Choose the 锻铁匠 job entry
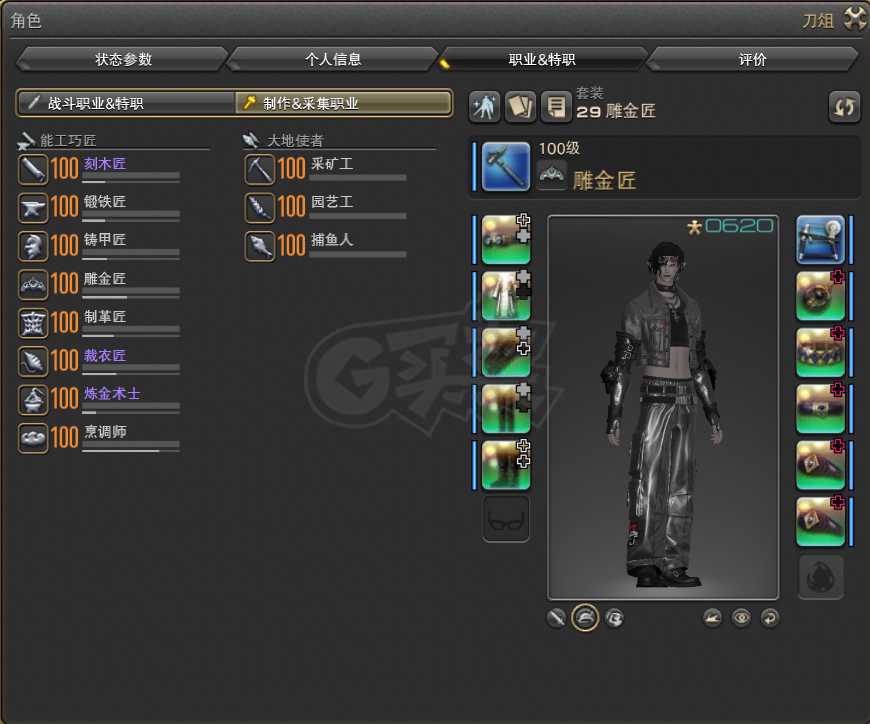The height and width of the screenshot is (724, 870). click(x=105, y=203)
